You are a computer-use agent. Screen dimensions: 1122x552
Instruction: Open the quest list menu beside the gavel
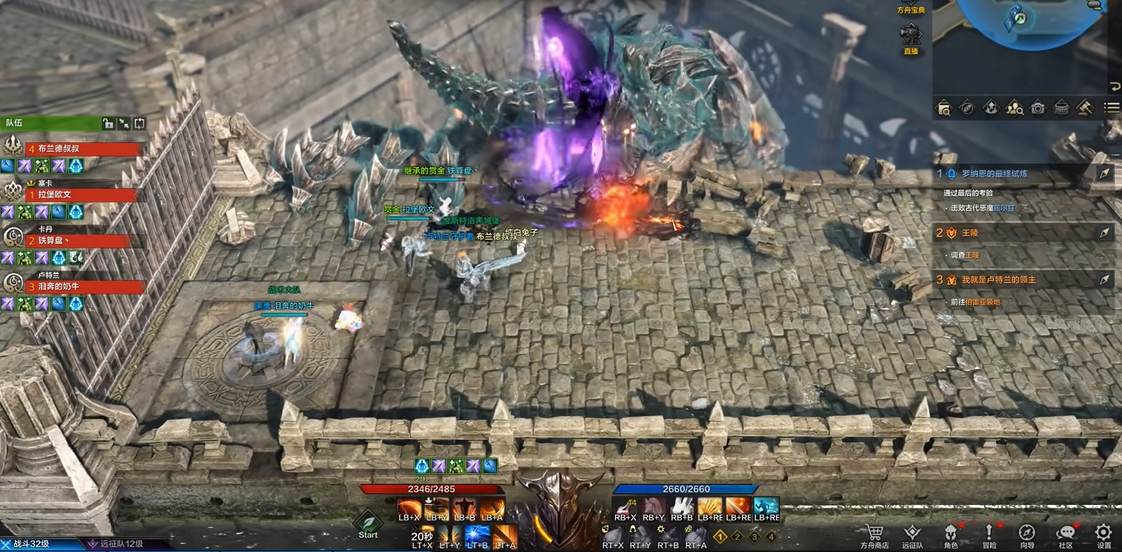1111,107
